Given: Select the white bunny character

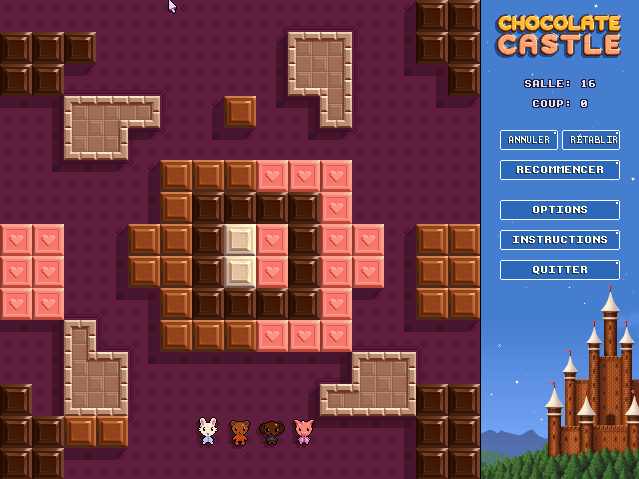Looking at the screenshot, I should point(208,431).
